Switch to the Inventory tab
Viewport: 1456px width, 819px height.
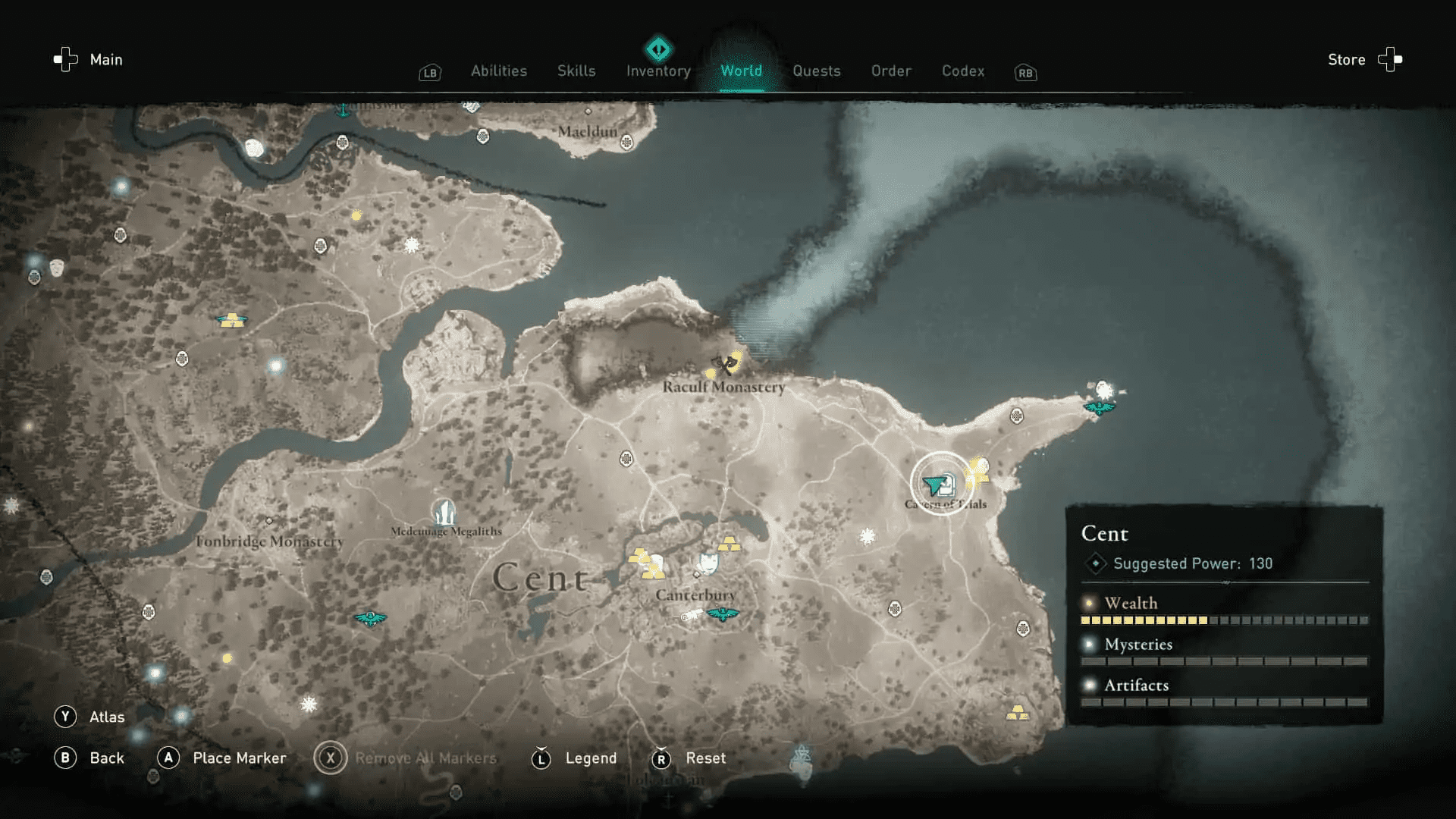[657, 71]
